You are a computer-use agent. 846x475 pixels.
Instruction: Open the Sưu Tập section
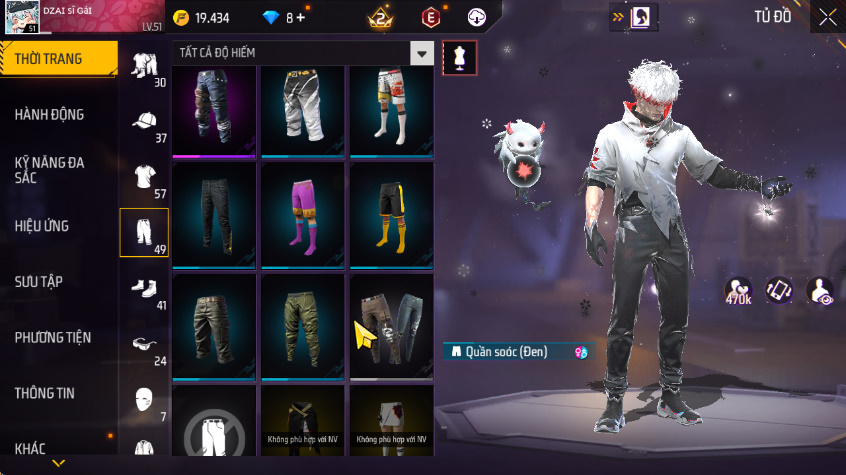tap(40, 282)
